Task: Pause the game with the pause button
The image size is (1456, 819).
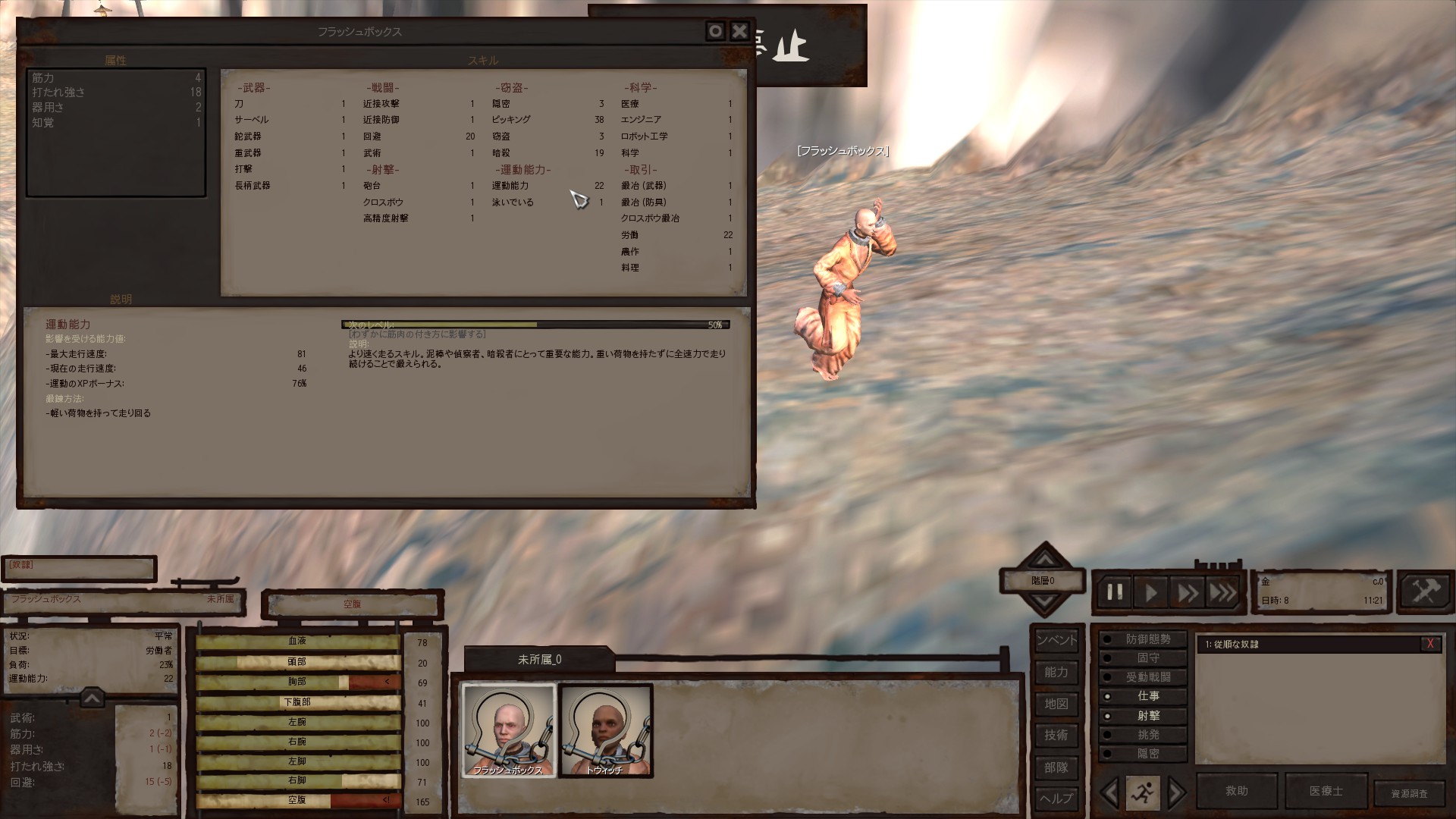Action: (1115, 592)
